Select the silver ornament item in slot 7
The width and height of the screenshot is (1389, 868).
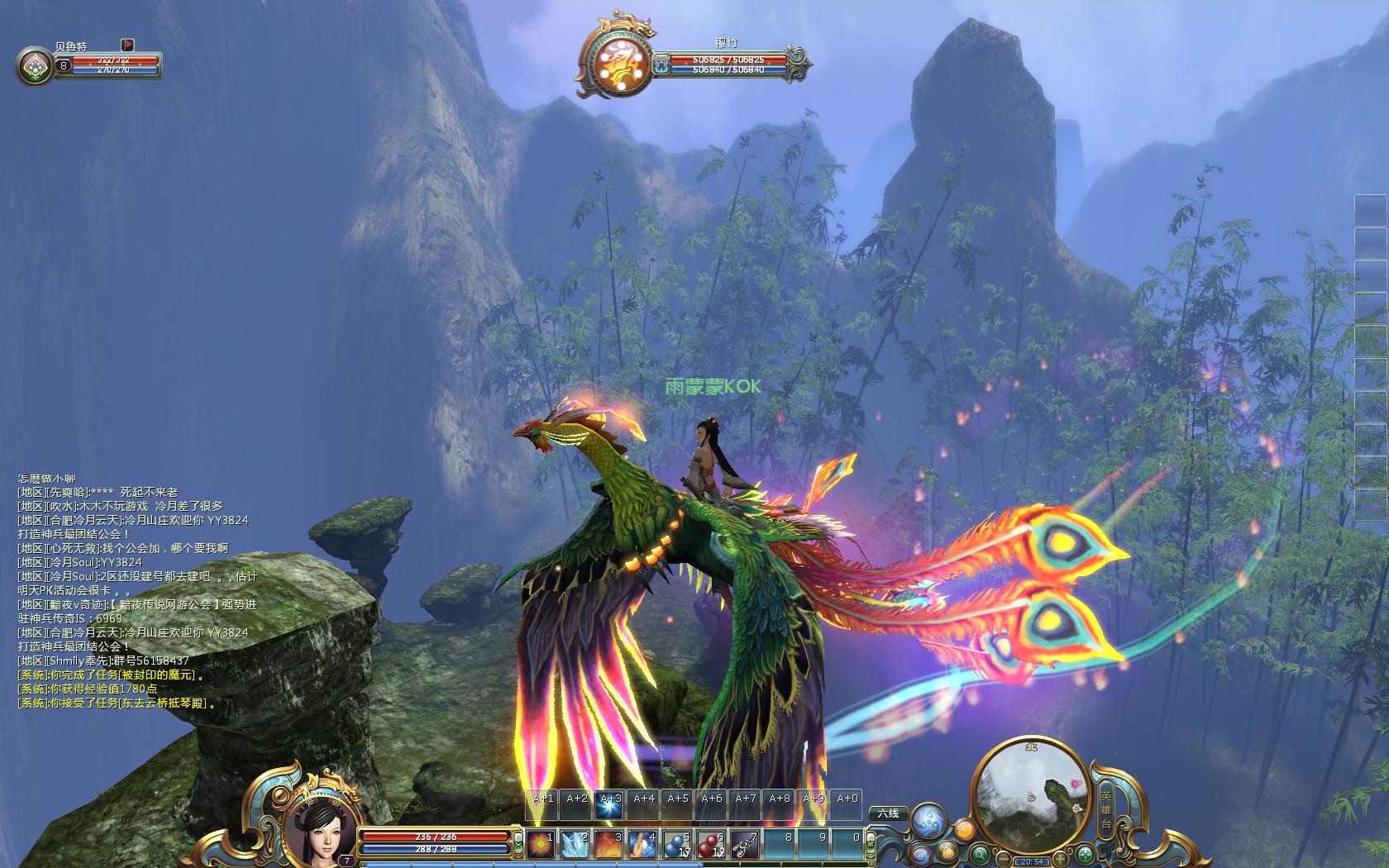(x=745, y=844)
